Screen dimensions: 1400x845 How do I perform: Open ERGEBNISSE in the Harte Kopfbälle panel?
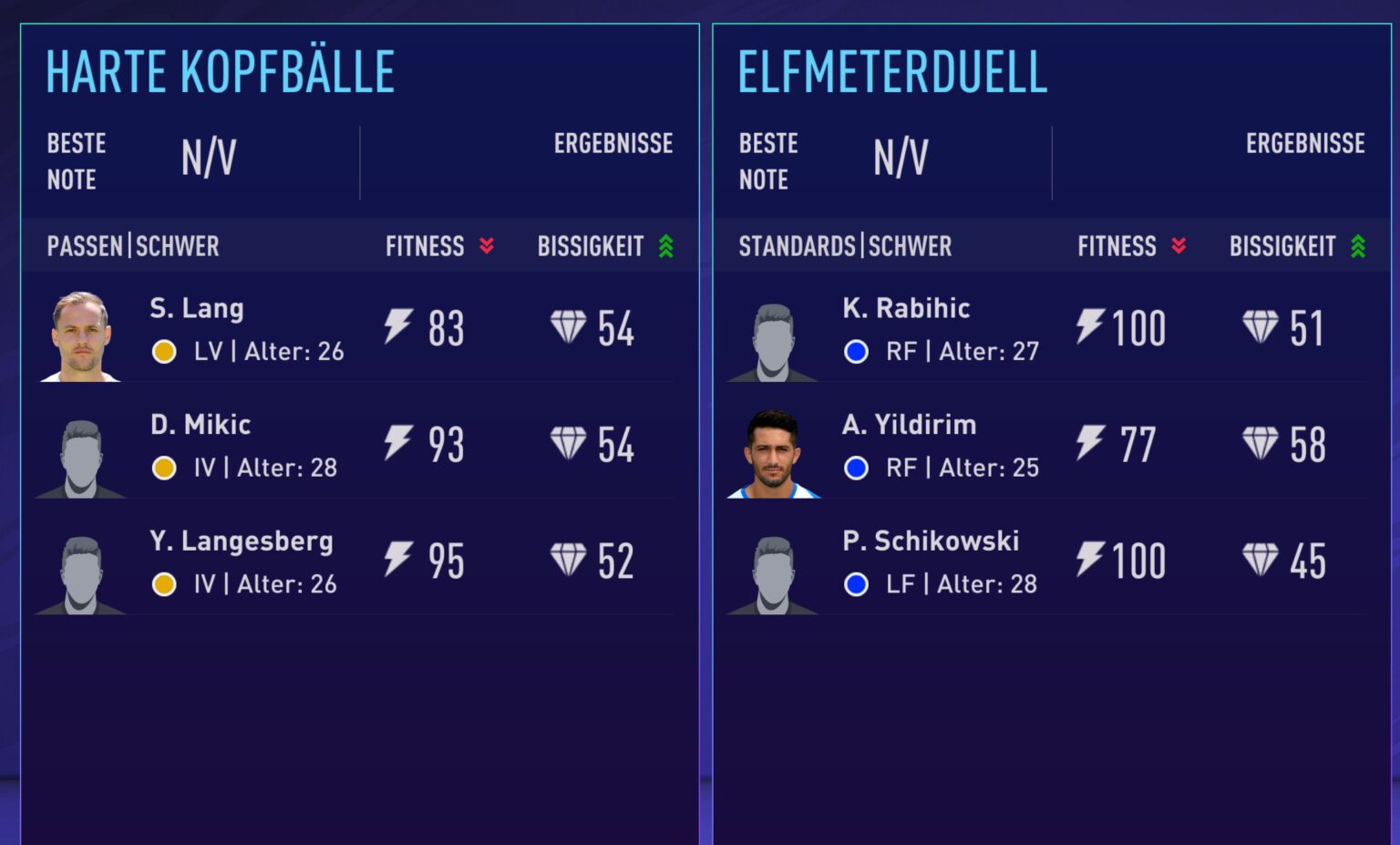[613, 143]
